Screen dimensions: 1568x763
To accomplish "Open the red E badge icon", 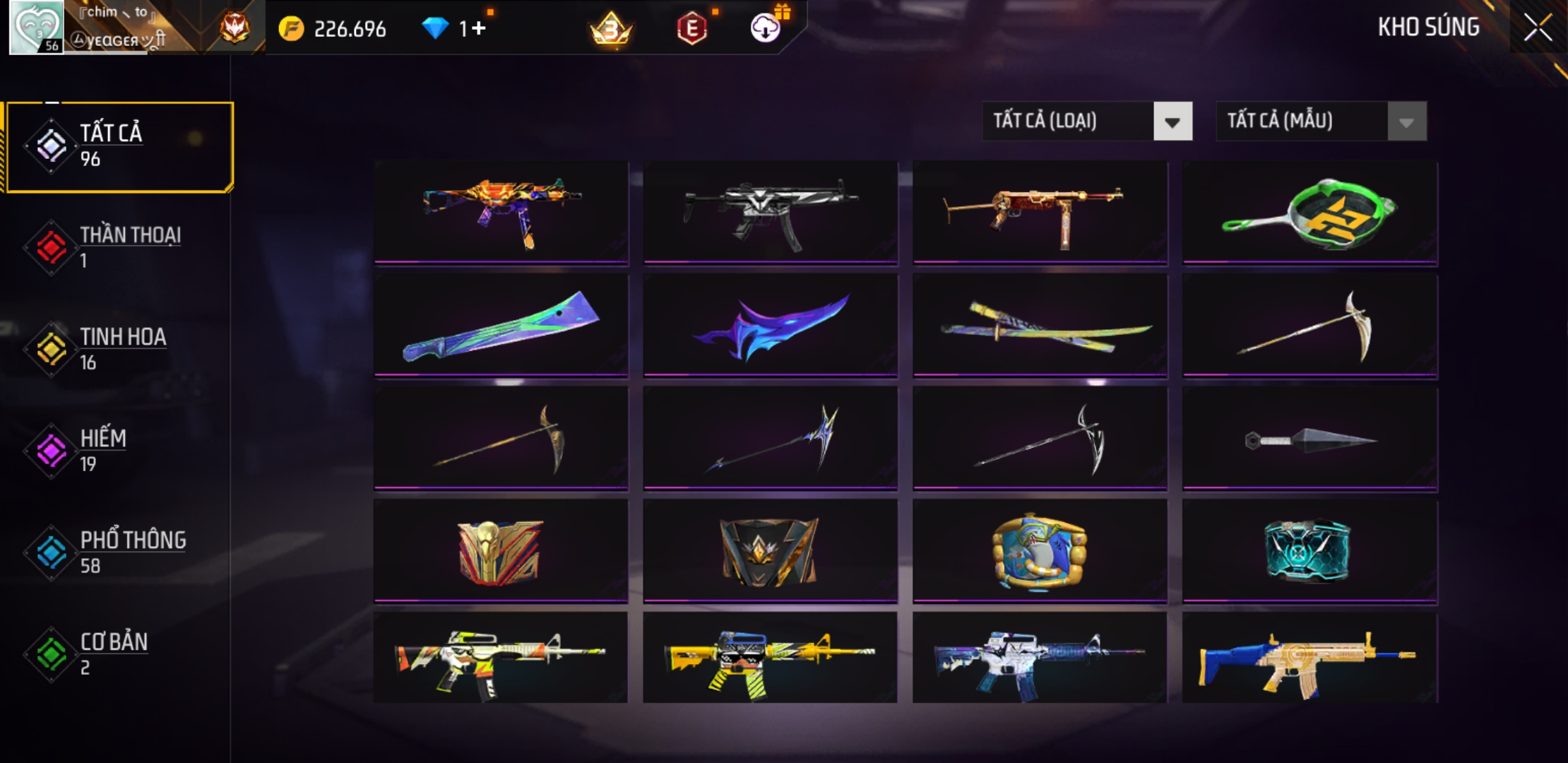I will click(x=691, y=29).
